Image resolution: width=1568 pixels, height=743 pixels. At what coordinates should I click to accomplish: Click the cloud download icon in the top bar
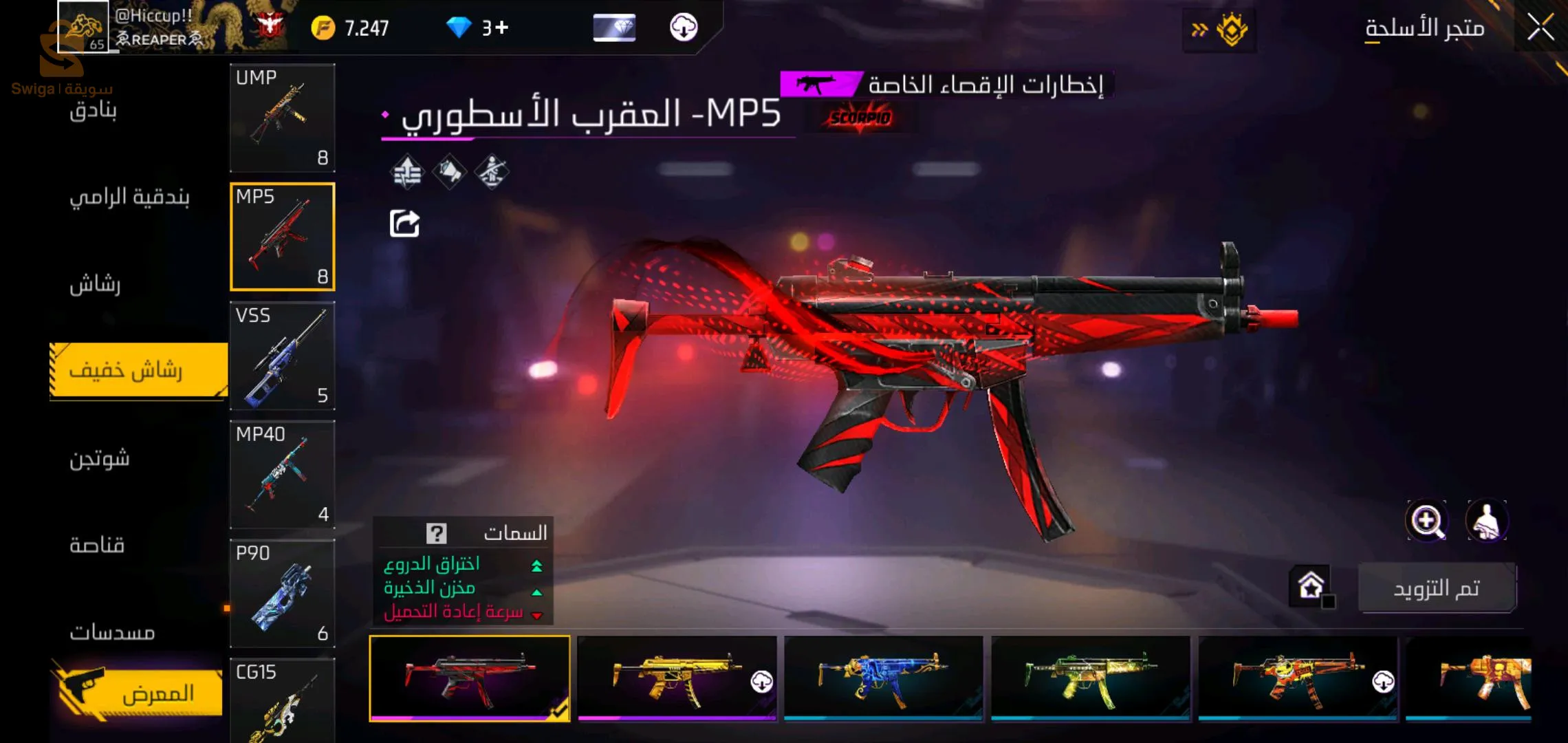pos(683,28)
